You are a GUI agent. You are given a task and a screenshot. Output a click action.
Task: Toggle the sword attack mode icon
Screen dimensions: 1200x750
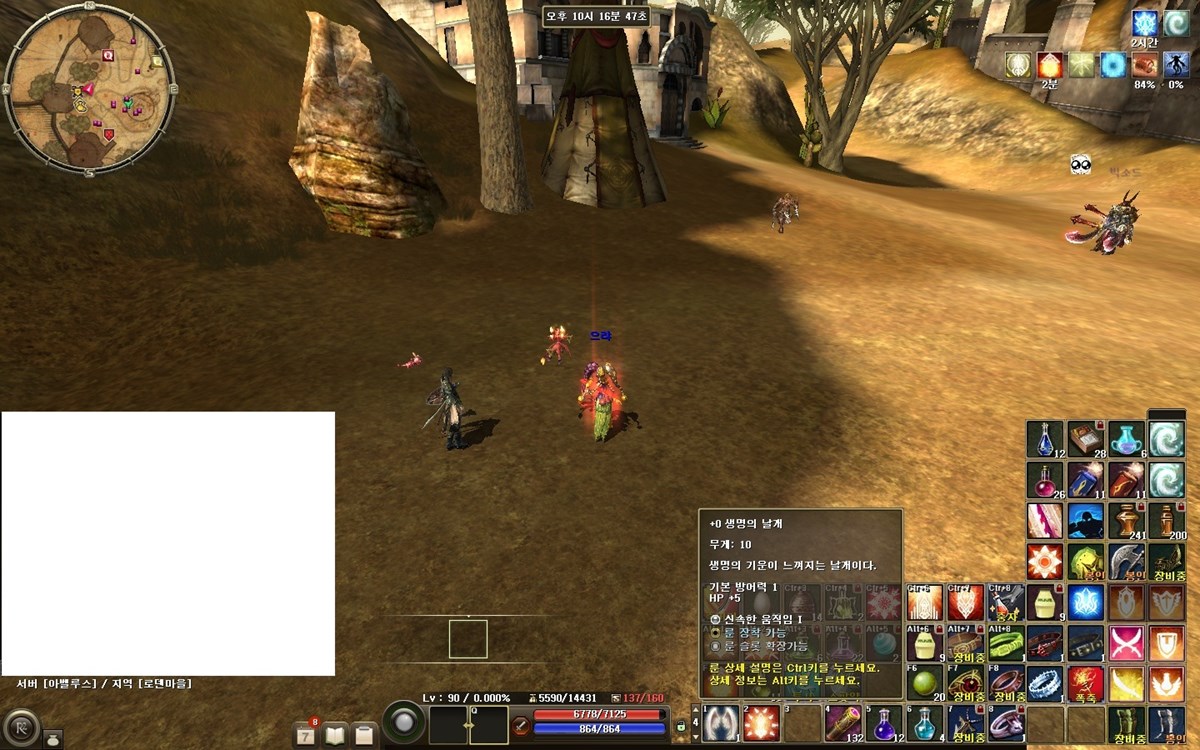pos(521,725)
